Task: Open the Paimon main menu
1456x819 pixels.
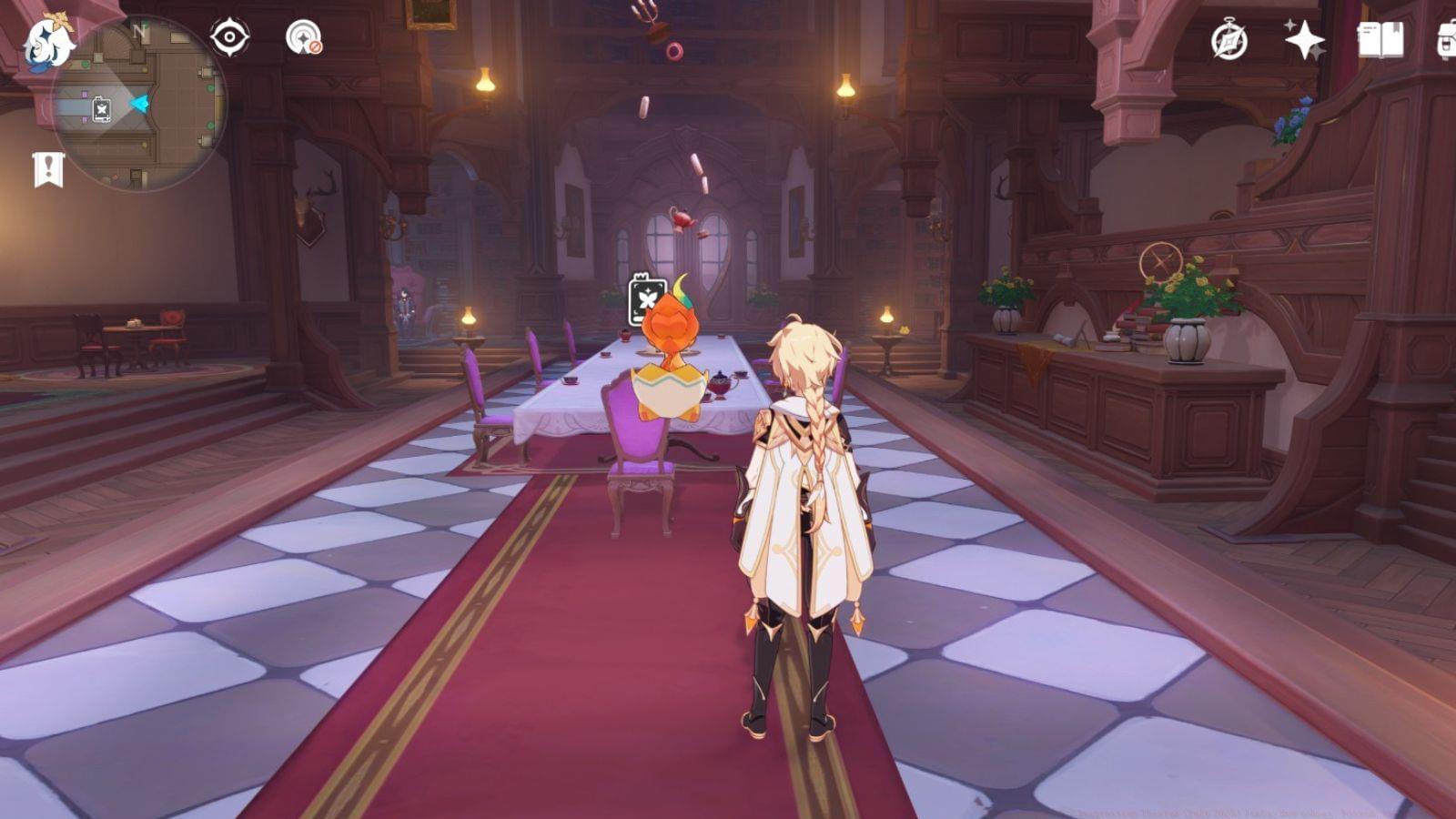Action: (47, 42)
